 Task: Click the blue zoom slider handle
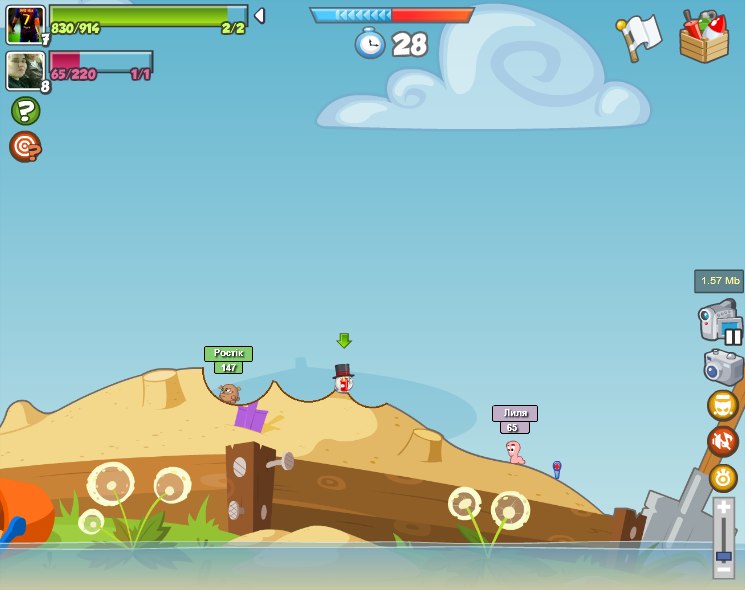click(723, 555)
